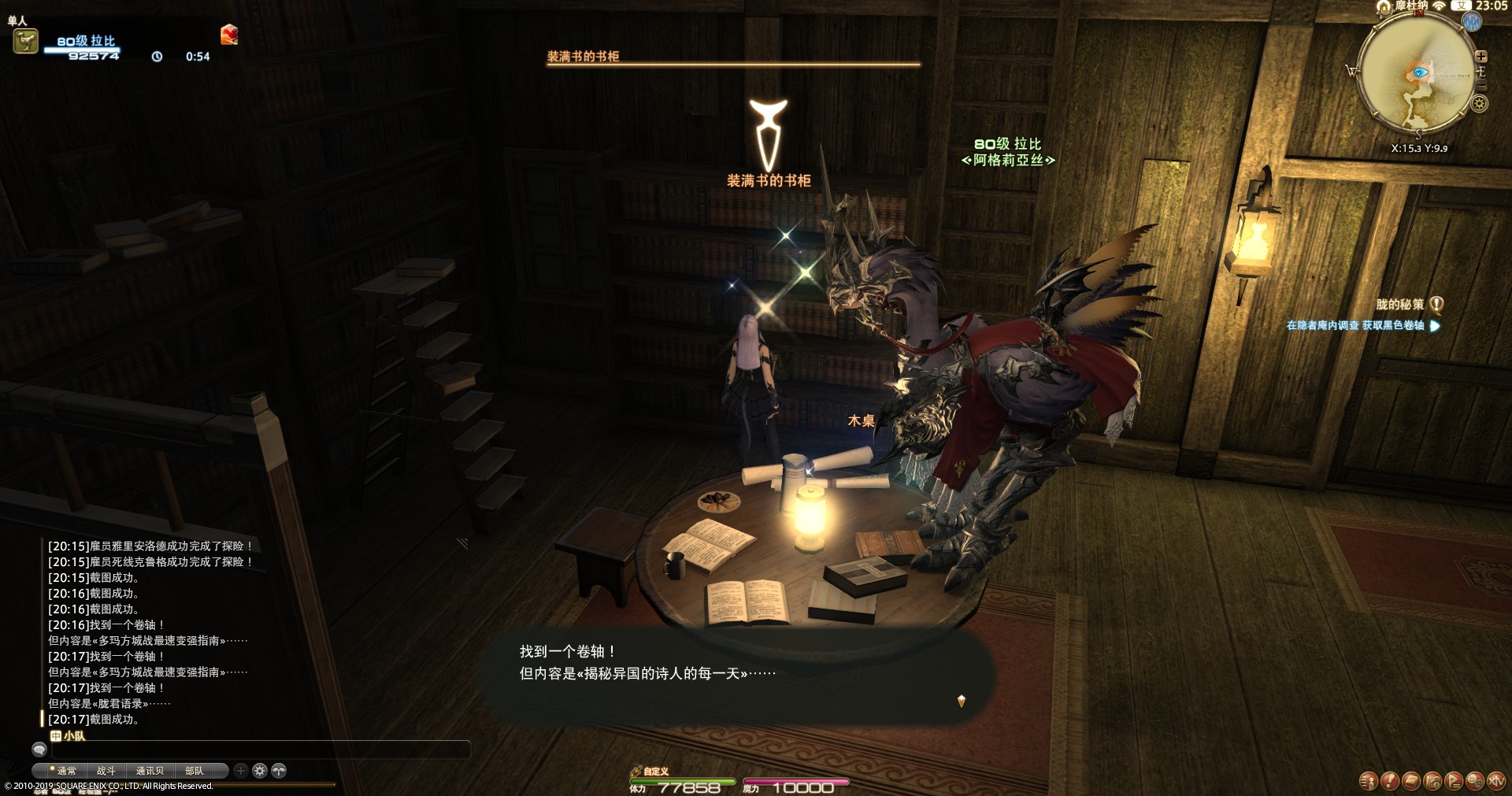Open chat log settings gear
The width and height of the screenshot is (1512, 796).
(x=260, y=771)
